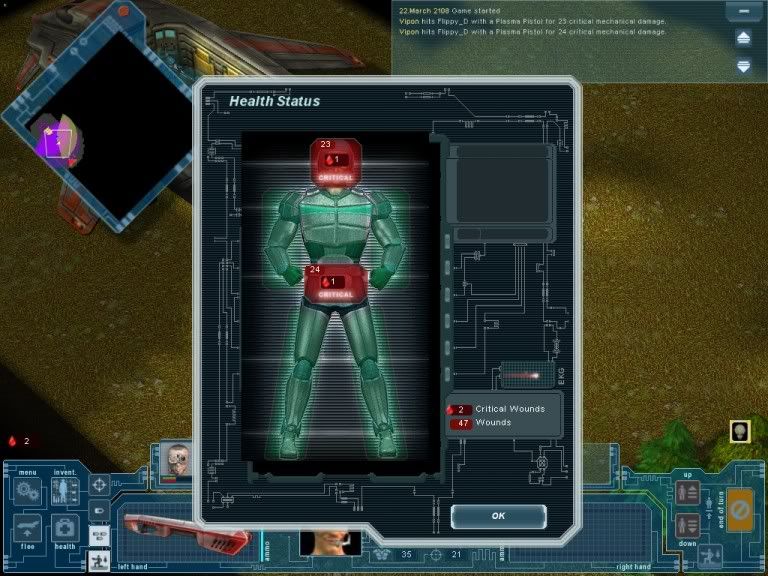Go up one level with the up button
This screenshot has width=768, height=576.
688,492
